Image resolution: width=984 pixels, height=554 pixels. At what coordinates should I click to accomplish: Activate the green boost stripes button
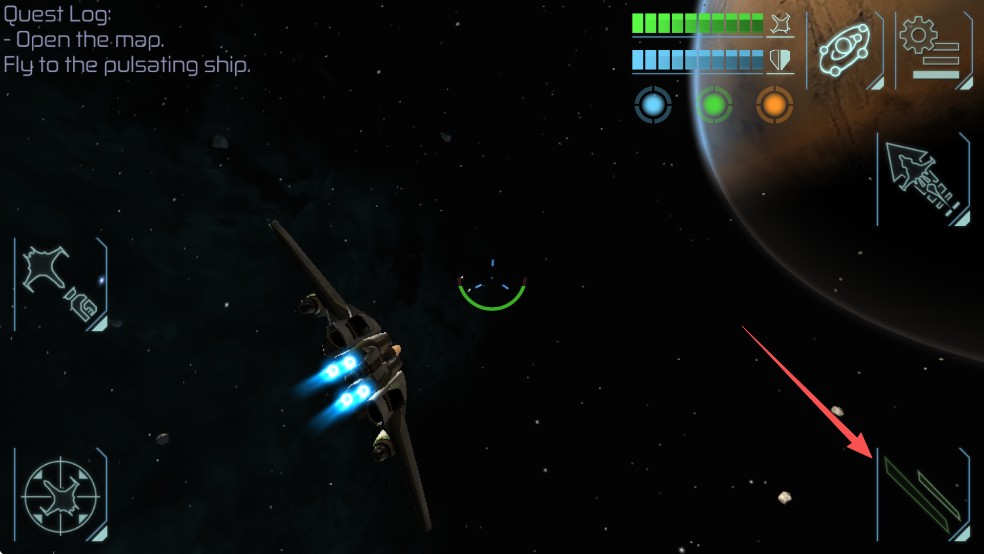pyautogui.click(x=923, y=494)
